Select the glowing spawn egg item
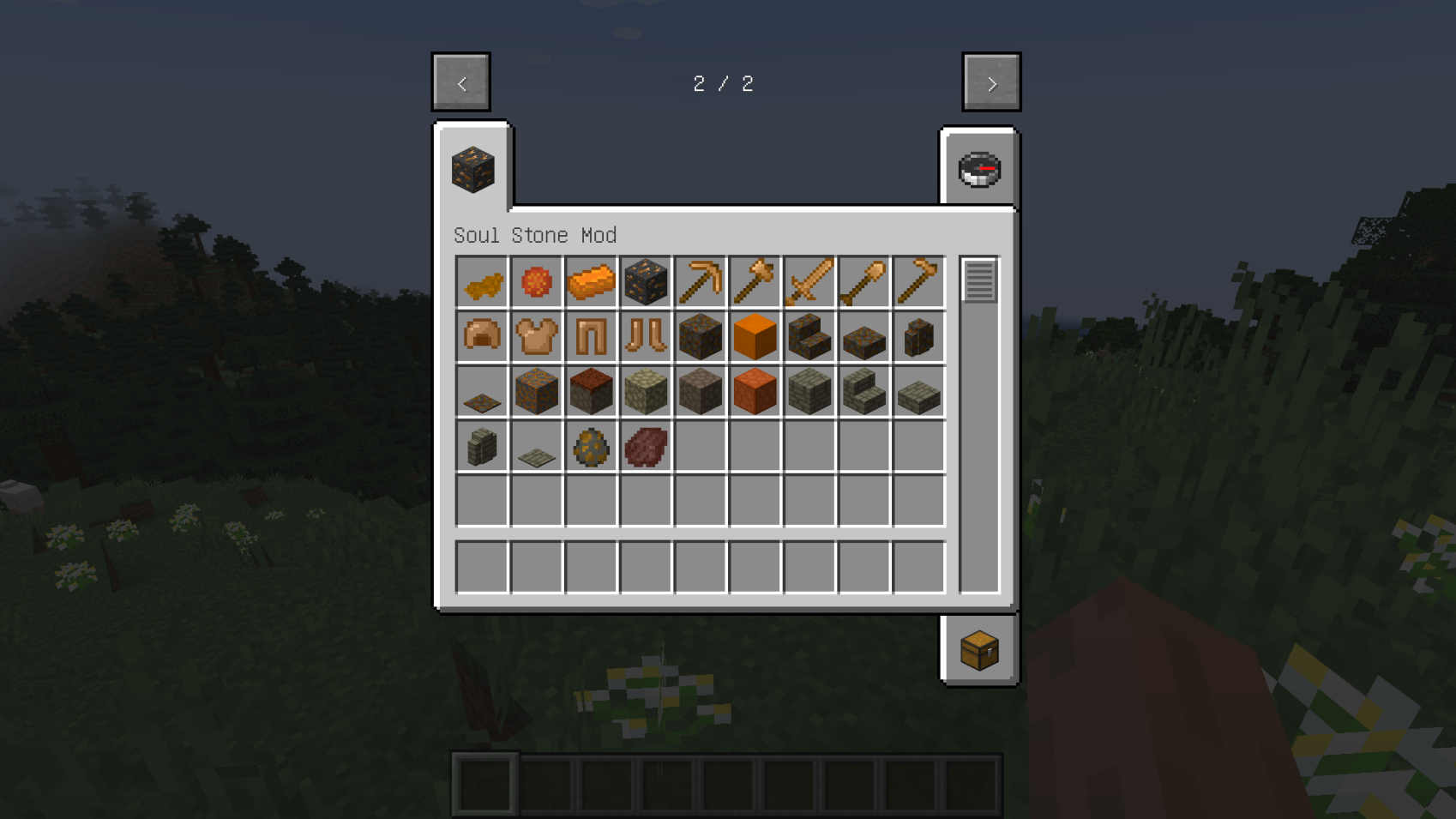Viewport: 1456px width, 819px height. point(591,446)
